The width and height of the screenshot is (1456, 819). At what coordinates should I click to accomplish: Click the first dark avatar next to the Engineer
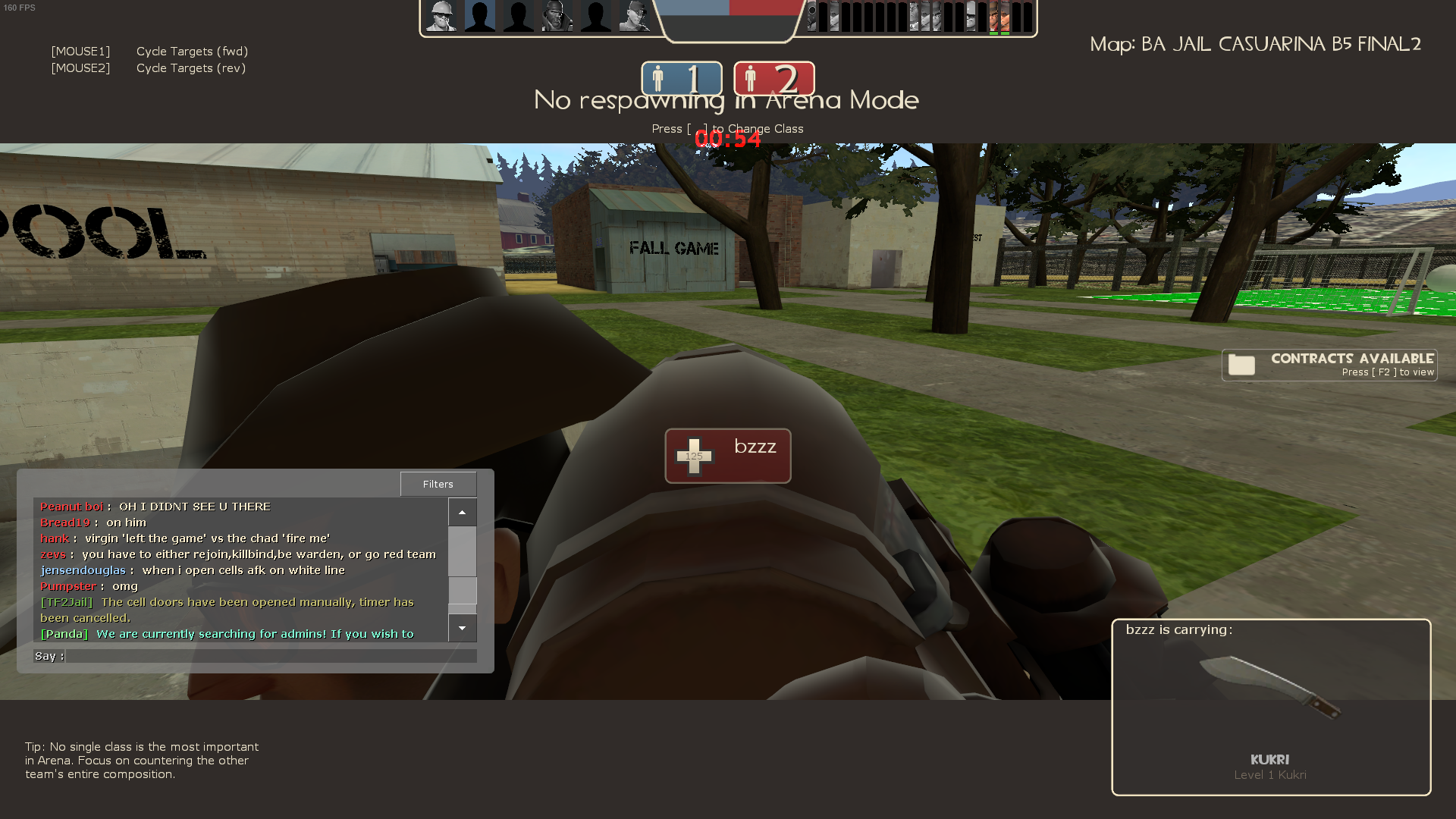click(480, 15)
